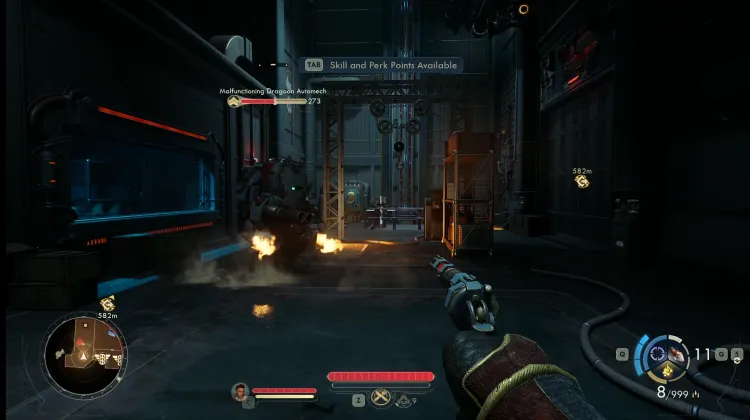Select the consumable icon with count 9

click(403, 399)
